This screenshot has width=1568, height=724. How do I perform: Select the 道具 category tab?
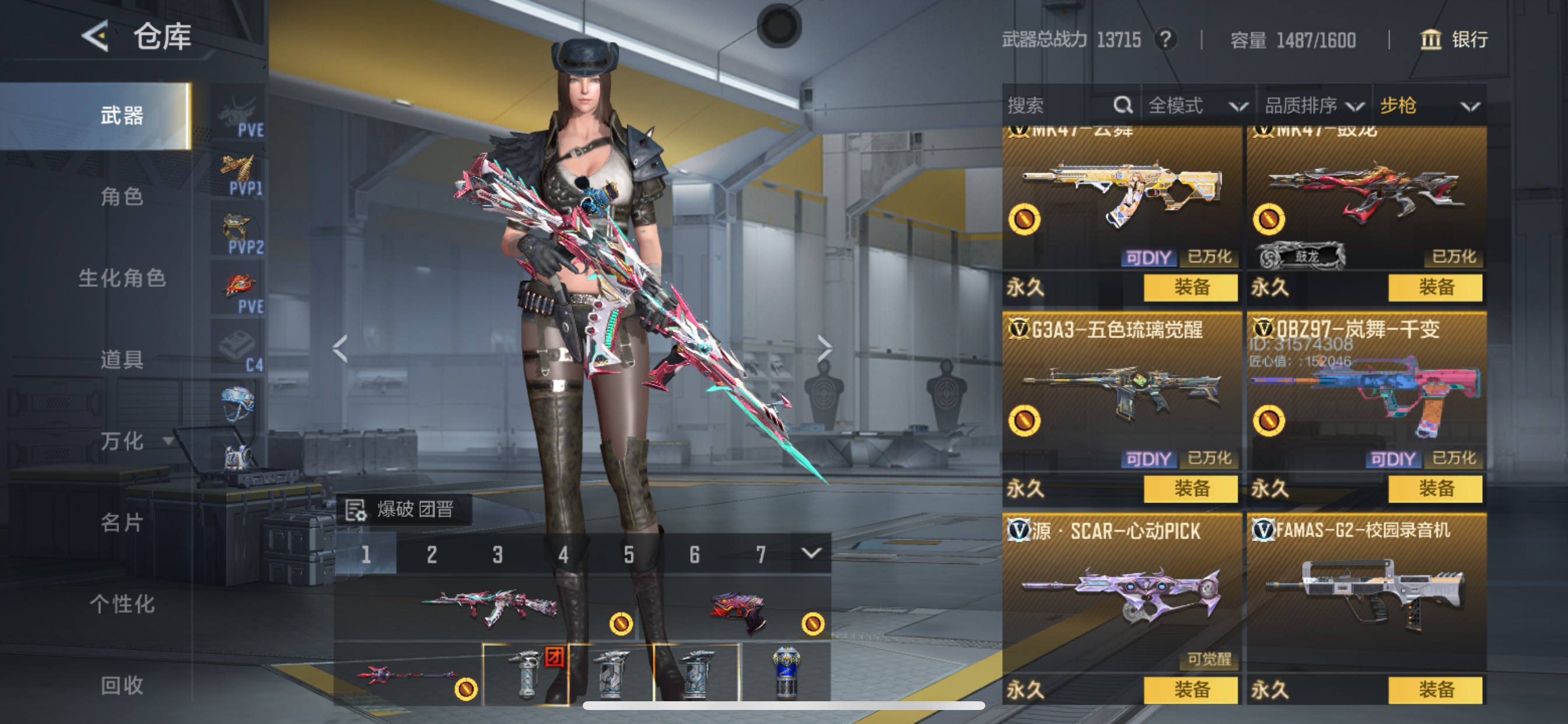point(122,360)
